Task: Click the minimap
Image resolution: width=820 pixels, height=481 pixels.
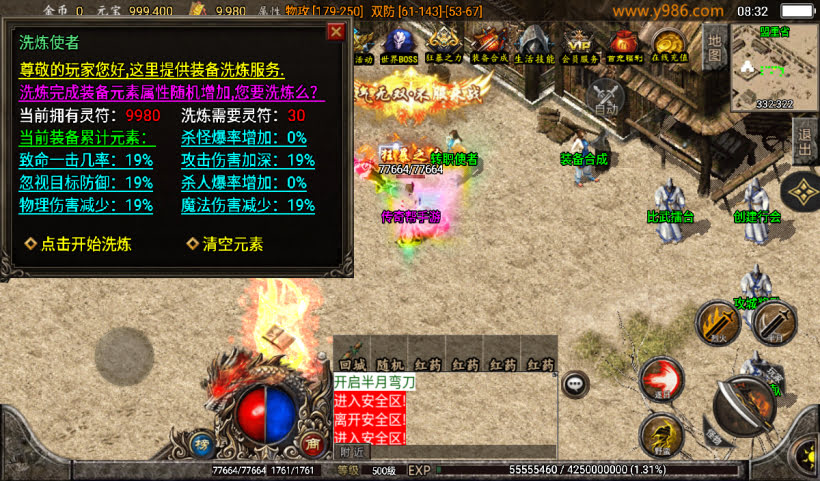Action: pyautogui.click(x=773, y=66)
